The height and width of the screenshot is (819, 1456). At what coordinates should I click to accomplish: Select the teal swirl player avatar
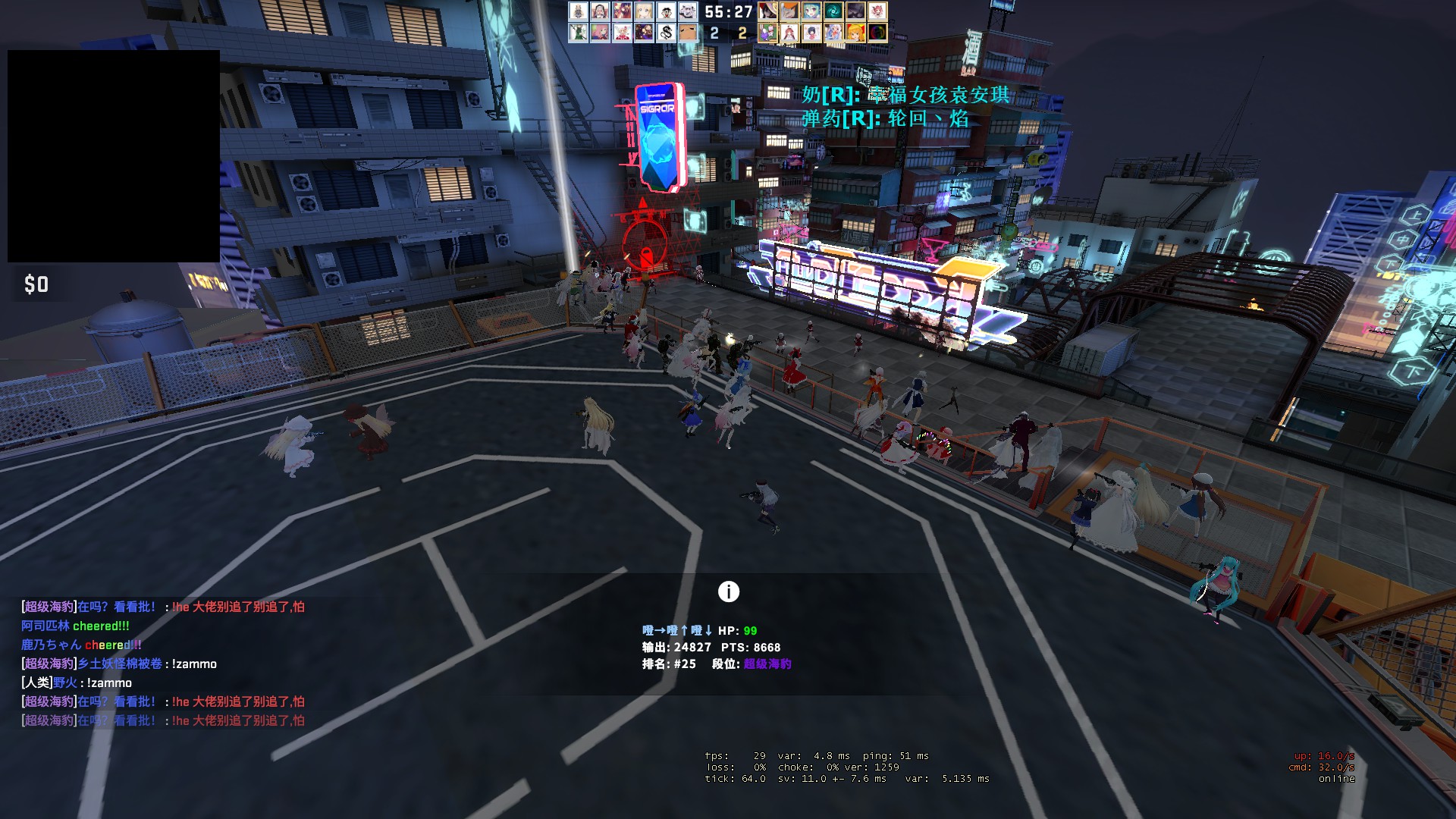click(833, 11)
